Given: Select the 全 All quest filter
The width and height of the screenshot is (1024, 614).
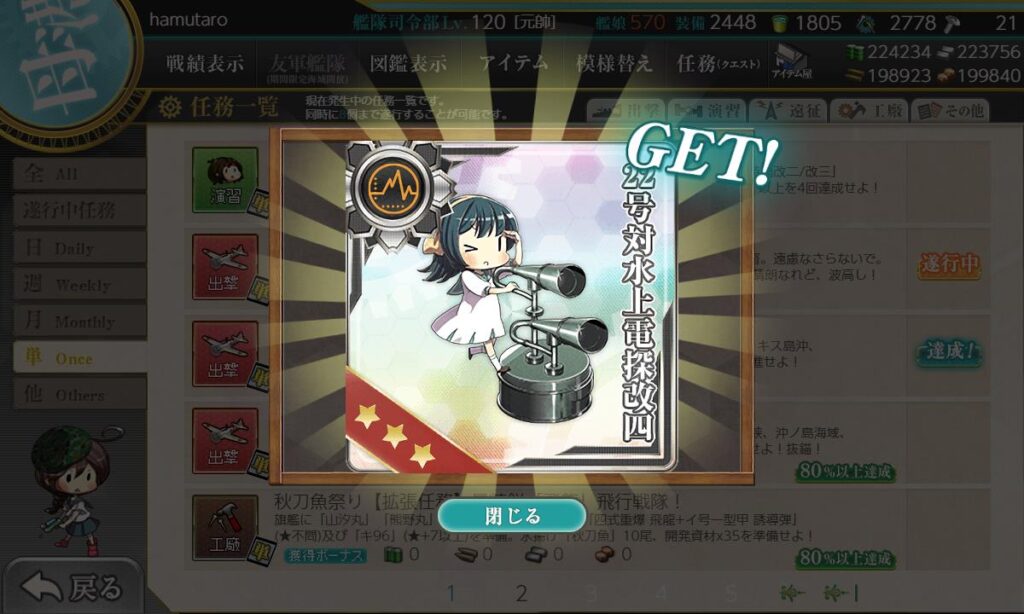Looking at the screenshot, I should [78, 174].
